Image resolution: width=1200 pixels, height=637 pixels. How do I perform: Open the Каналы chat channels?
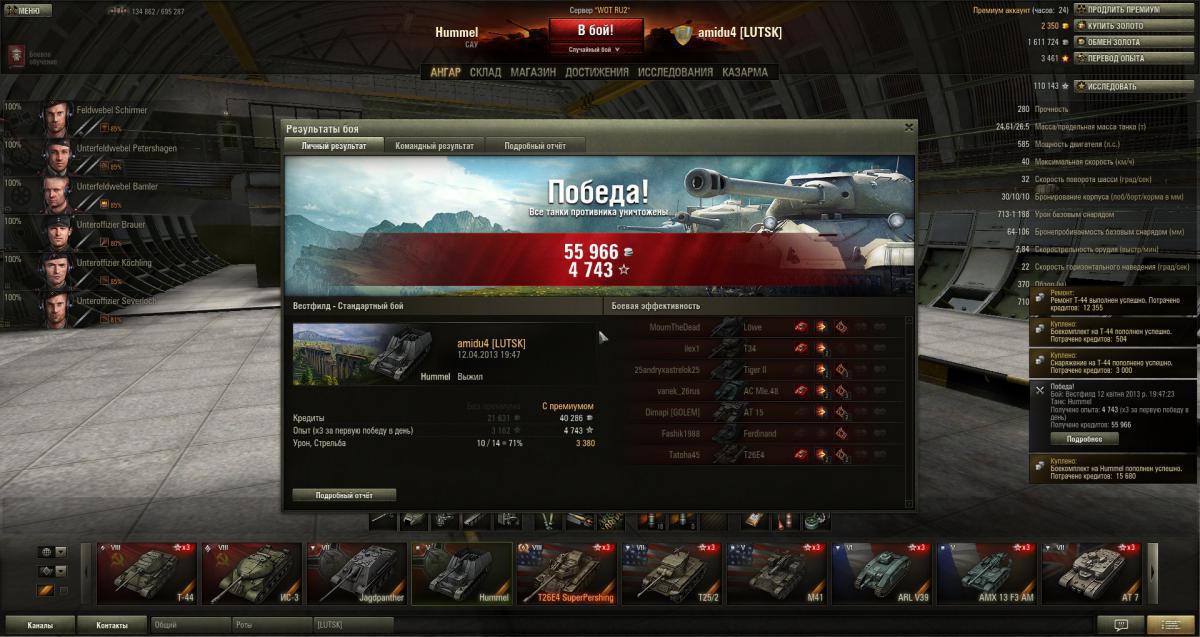[40, 625]
